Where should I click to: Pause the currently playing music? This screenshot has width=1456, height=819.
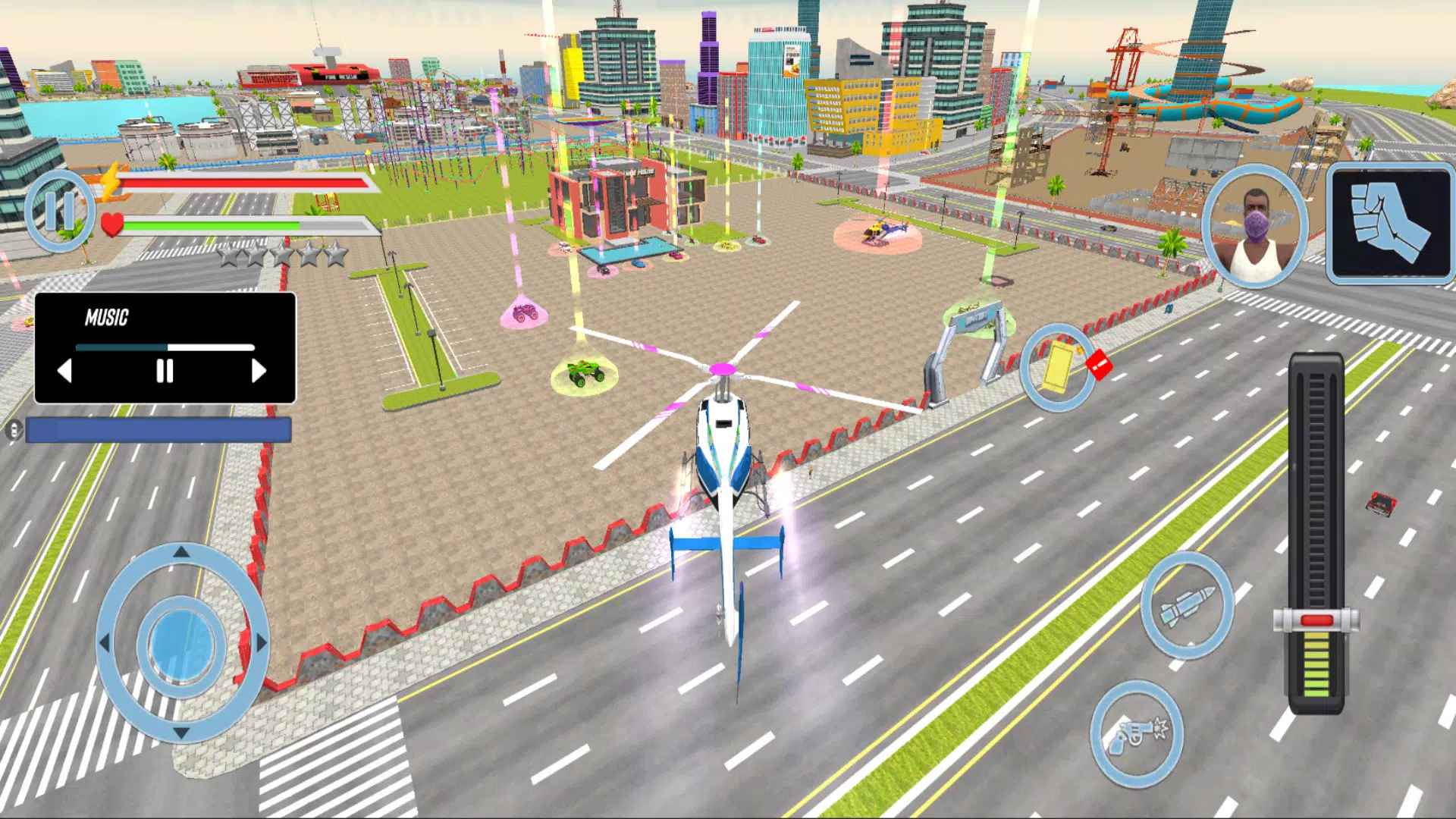coord(164,372)
